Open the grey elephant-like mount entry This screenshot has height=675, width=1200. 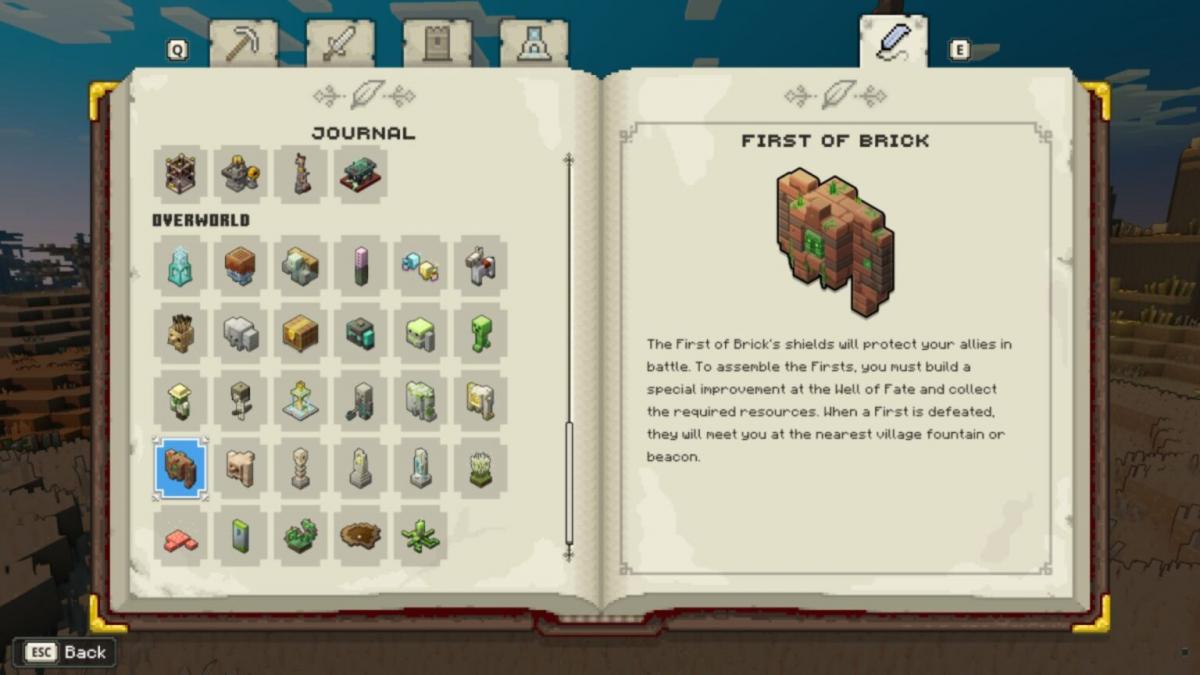pos(240,334)
